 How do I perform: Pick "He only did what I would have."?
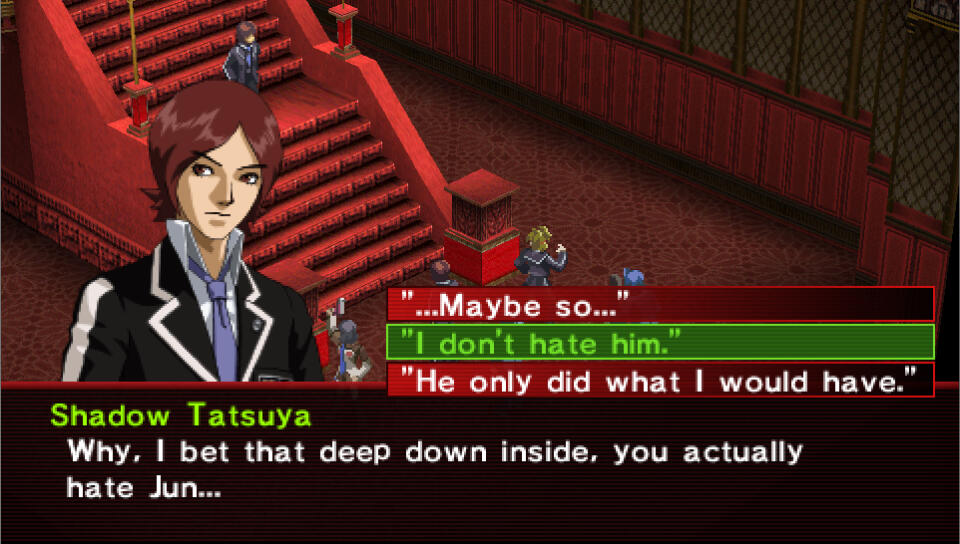[660, 380]
